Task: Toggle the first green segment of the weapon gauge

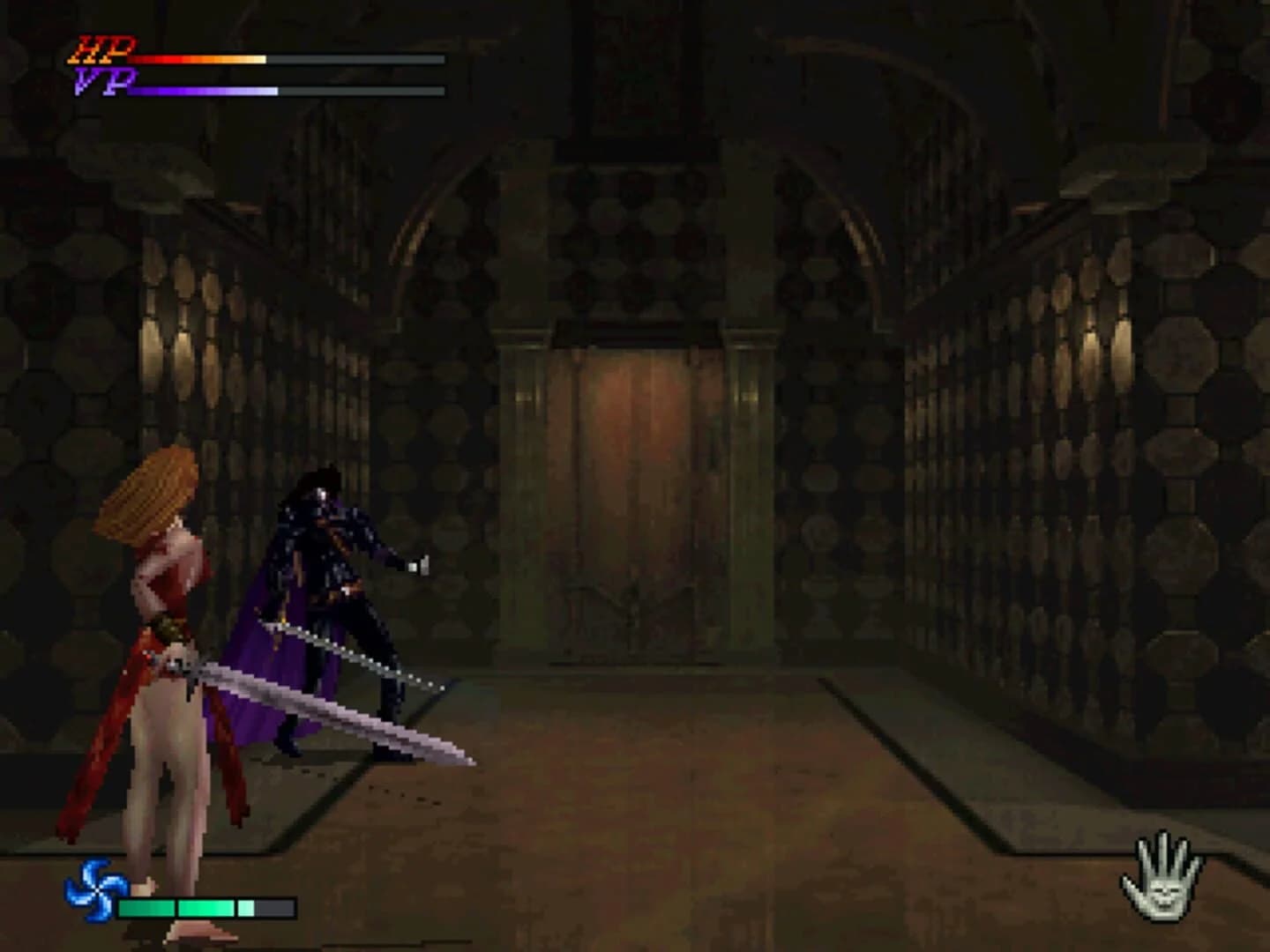Action: 146,906
